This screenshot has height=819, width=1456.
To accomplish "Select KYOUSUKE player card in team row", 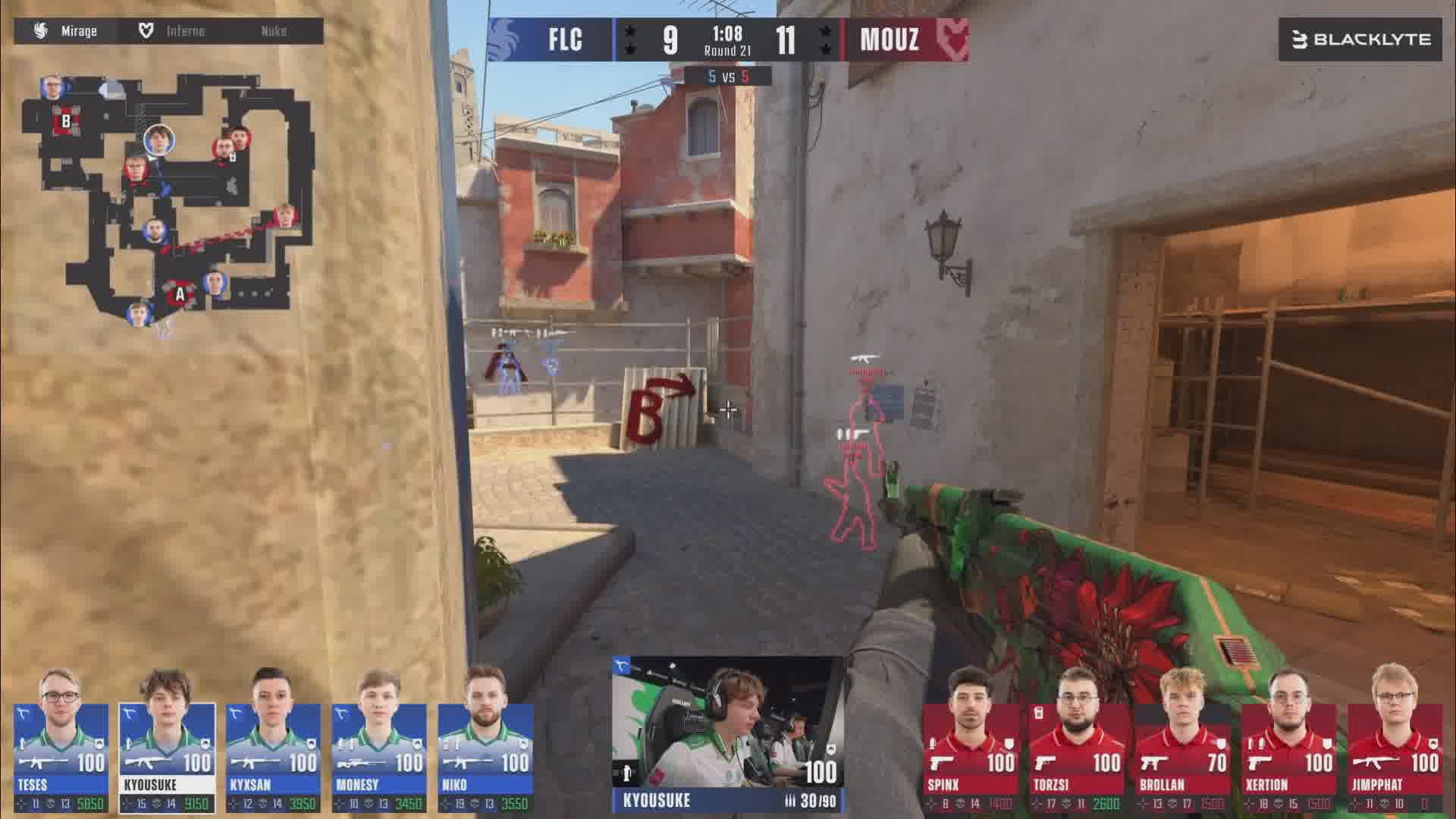I will pyautogui.click(x=167, y=756).
